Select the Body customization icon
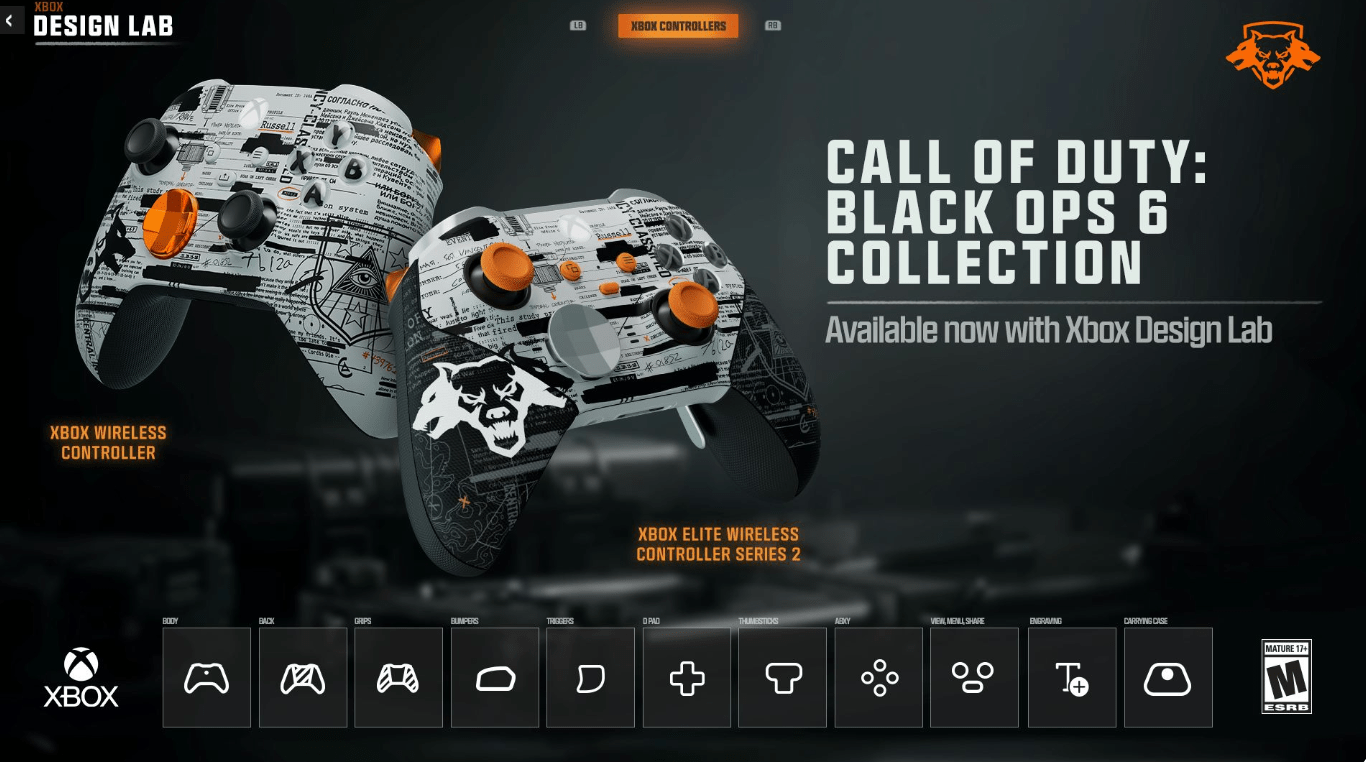Image resolution: width=1366 pixels, height=762 pixels. (206, 677)
